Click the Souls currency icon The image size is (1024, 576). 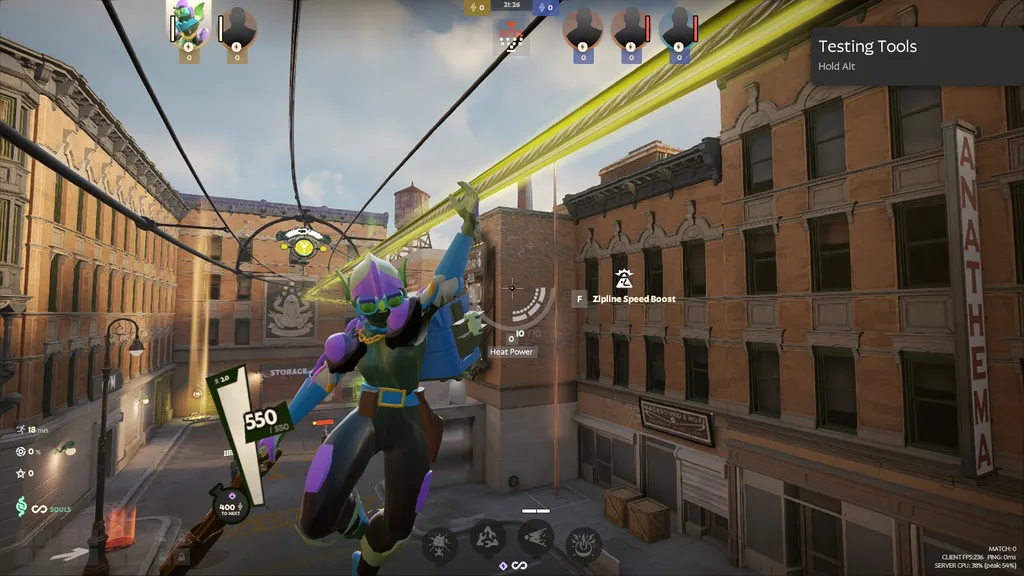click(22, 509)
